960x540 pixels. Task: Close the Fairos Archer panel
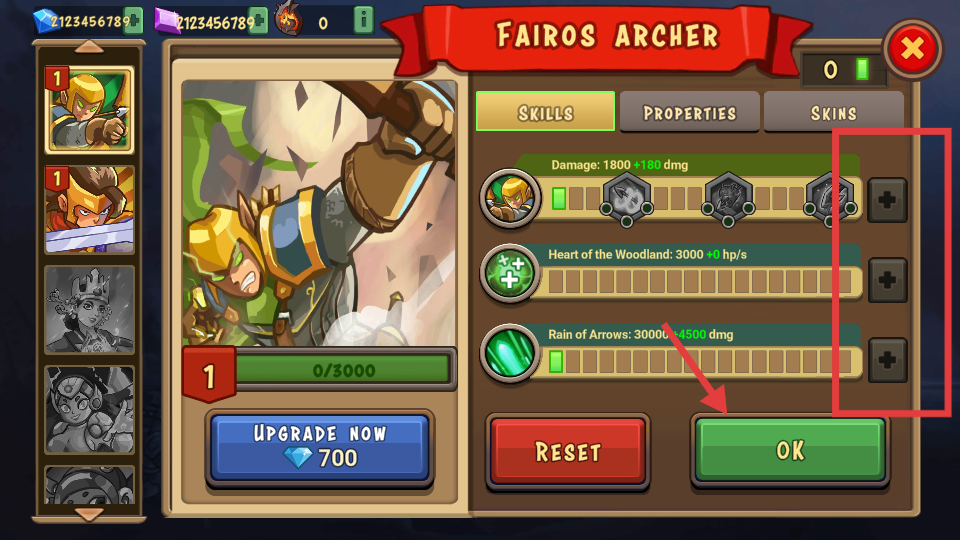coord(912,48)
